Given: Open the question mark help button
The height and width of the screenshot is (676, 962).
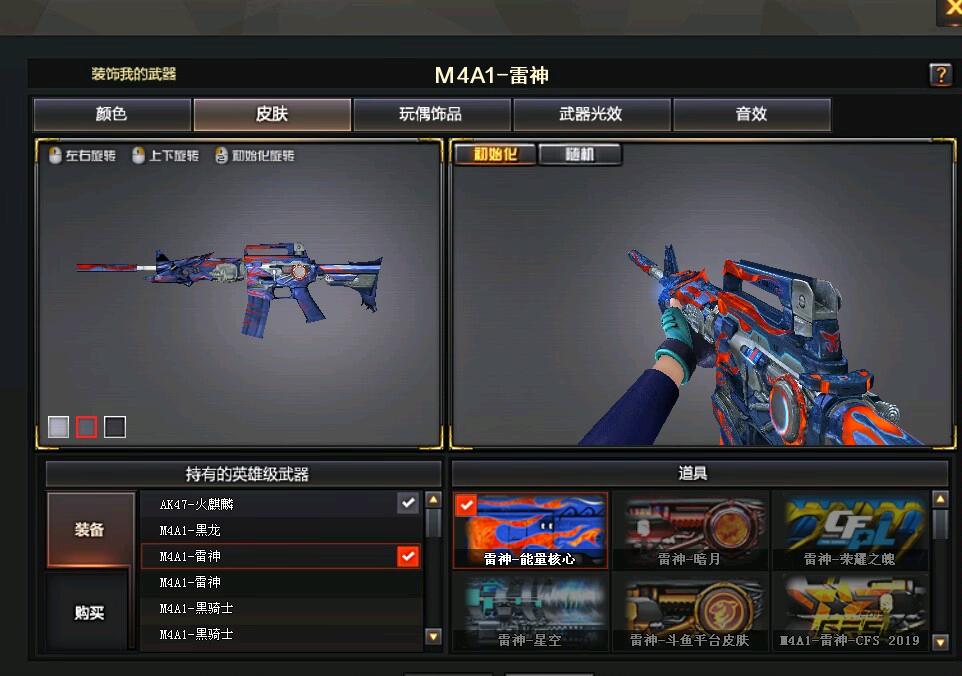Looking at the screenshot, I should click(x=940, y=75).
